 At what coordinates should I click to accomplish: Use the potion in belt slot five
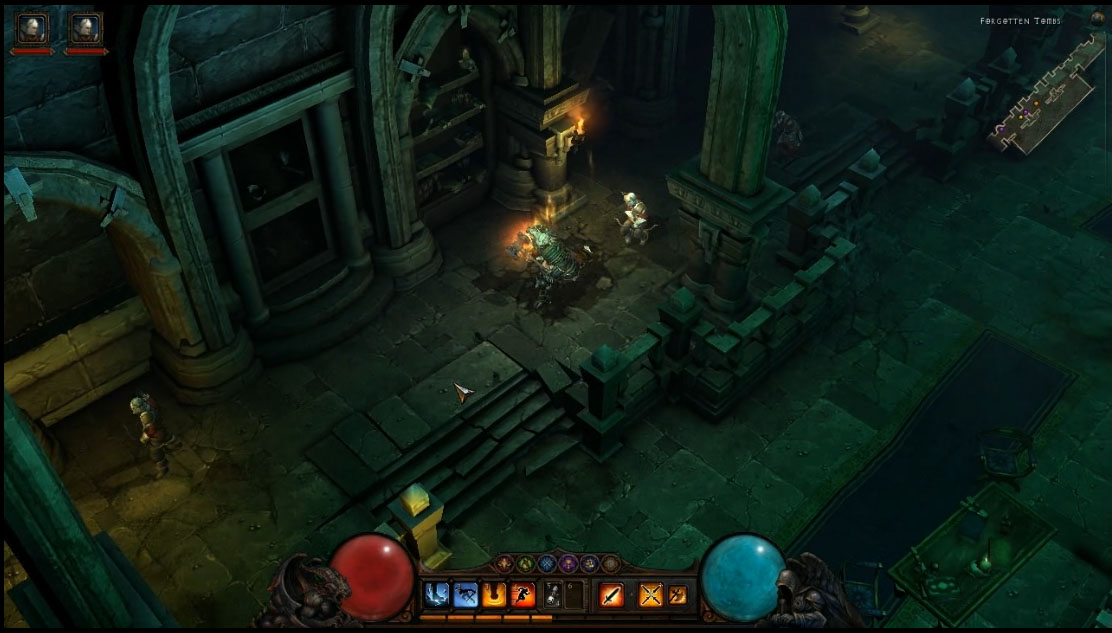[x=552, y=596]
